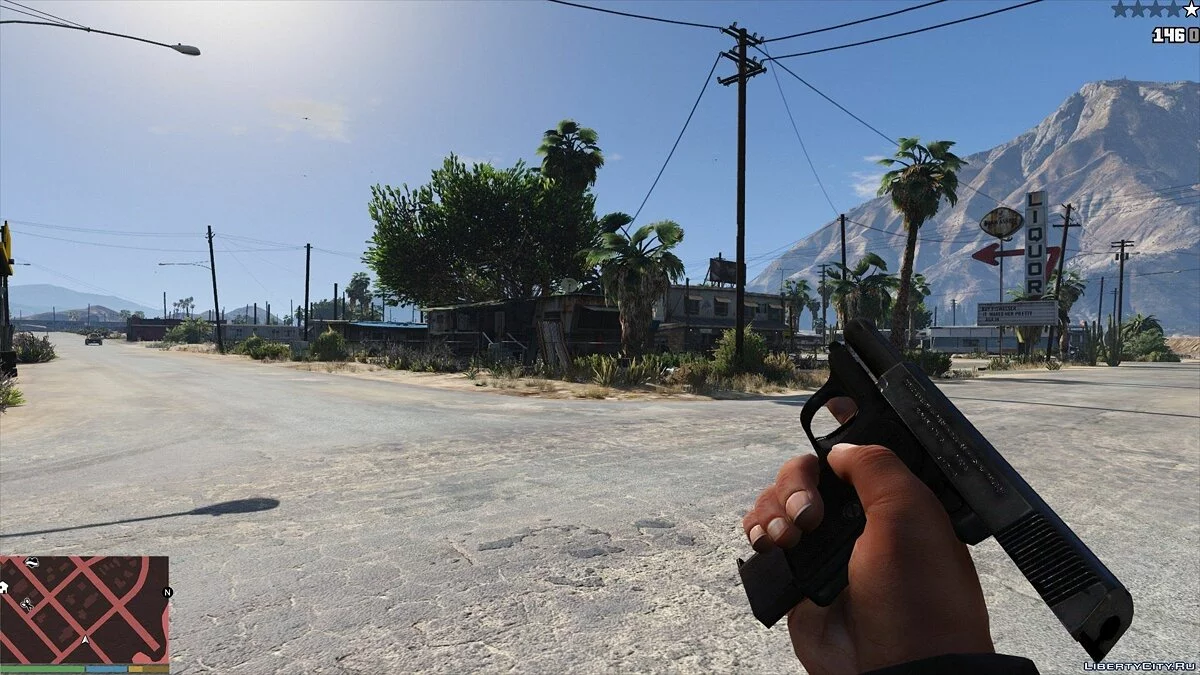Click the mask shop marker on minimap
This screenshot has width=1200, height=675.
31,563
